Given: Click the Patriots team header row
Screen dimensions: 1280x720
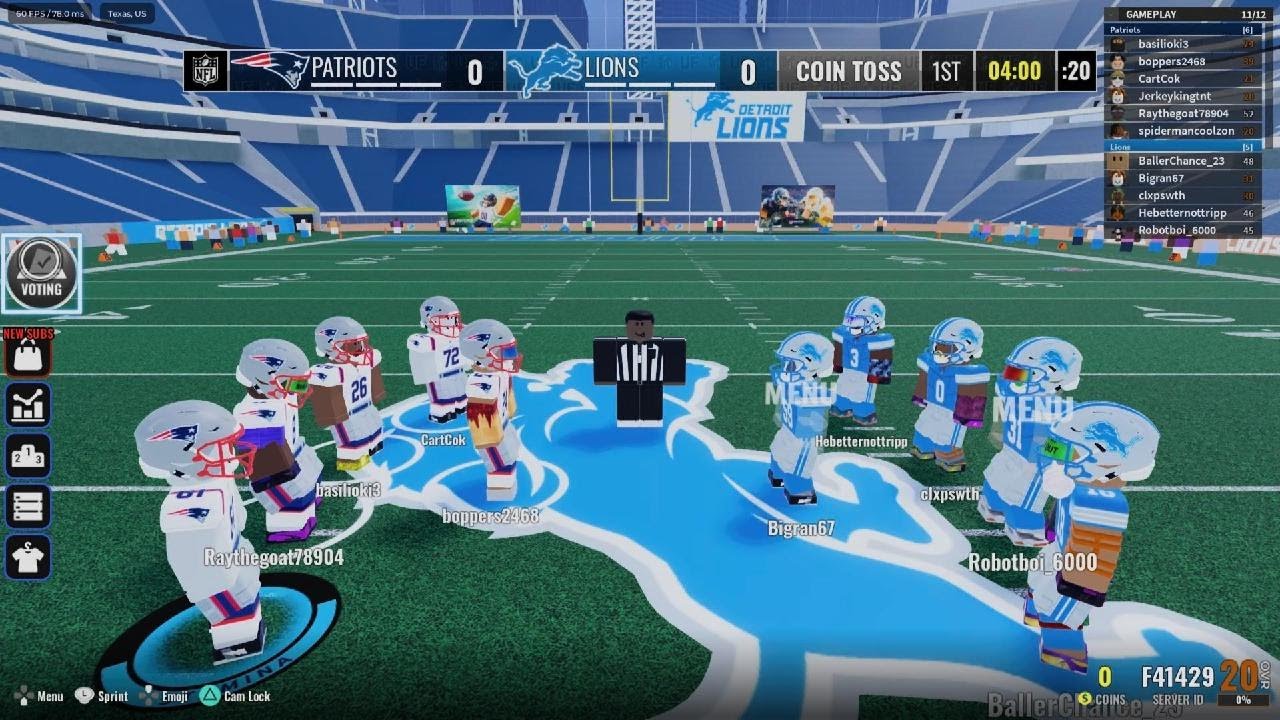Looking at the screenshot, I should 1180,30.
